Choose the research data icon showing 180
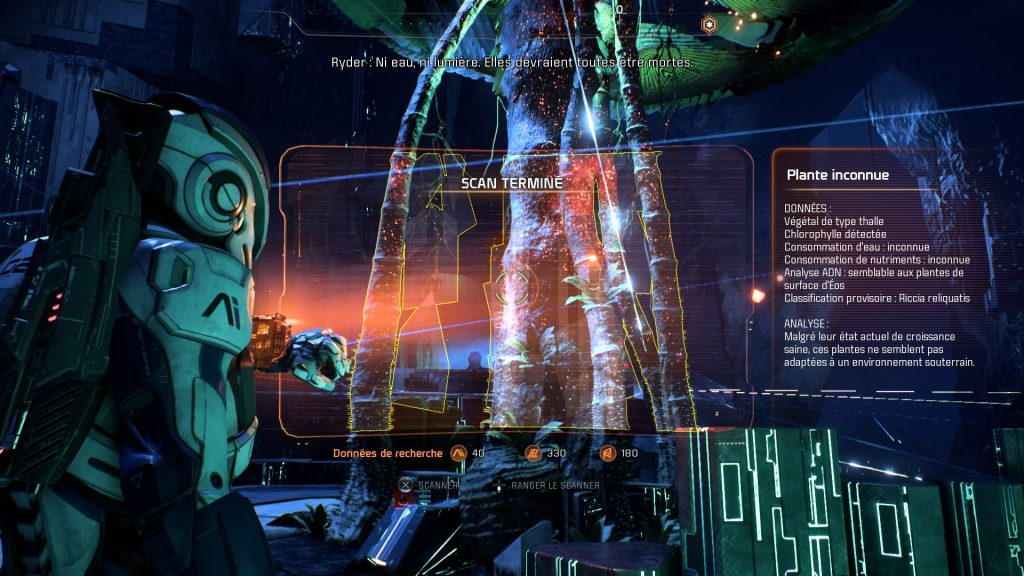 coord(607,453)
